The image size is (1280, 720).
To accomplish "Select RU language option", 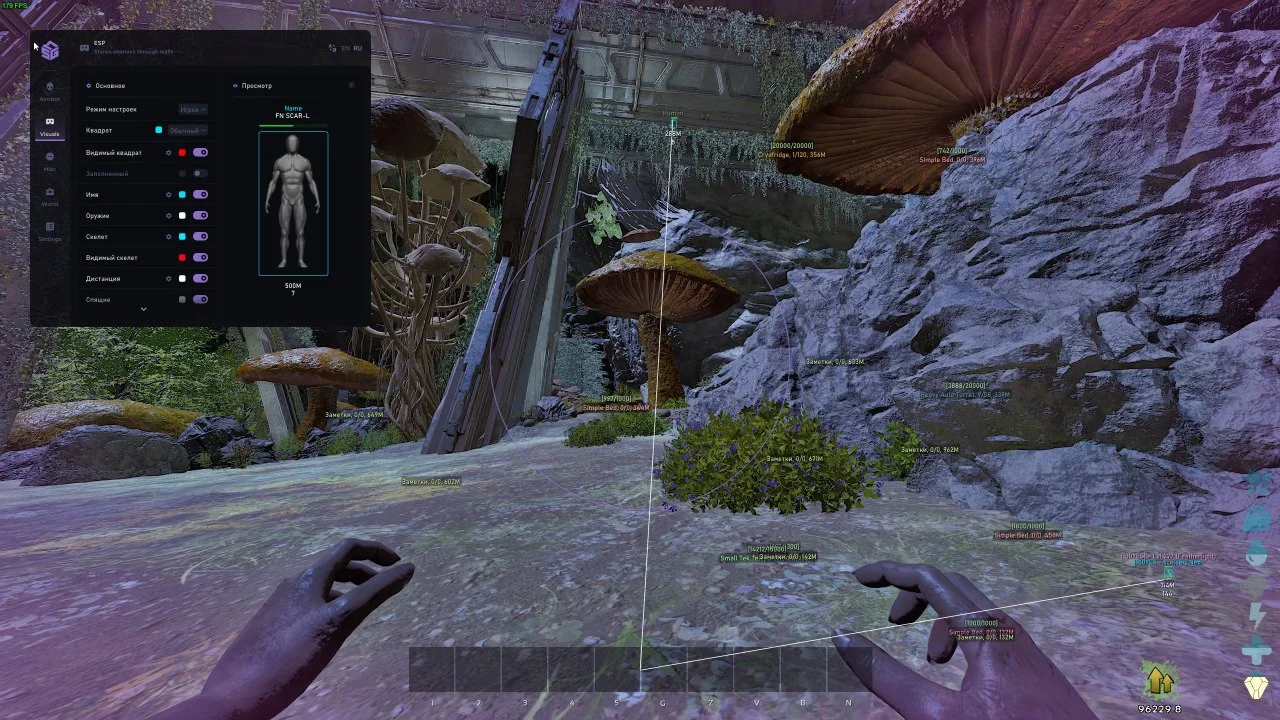I will tap(357, 48).
